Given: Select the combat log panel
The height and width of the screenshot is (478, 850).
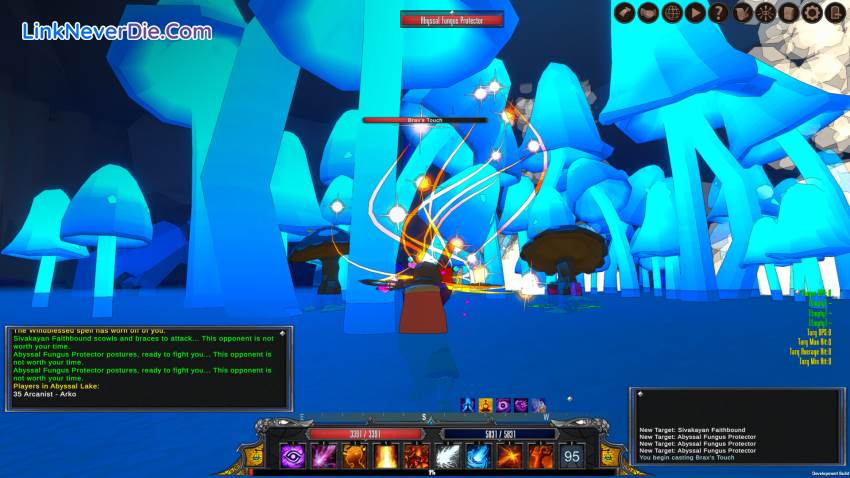Looking at the screenshot, I should tap(737, 426).
